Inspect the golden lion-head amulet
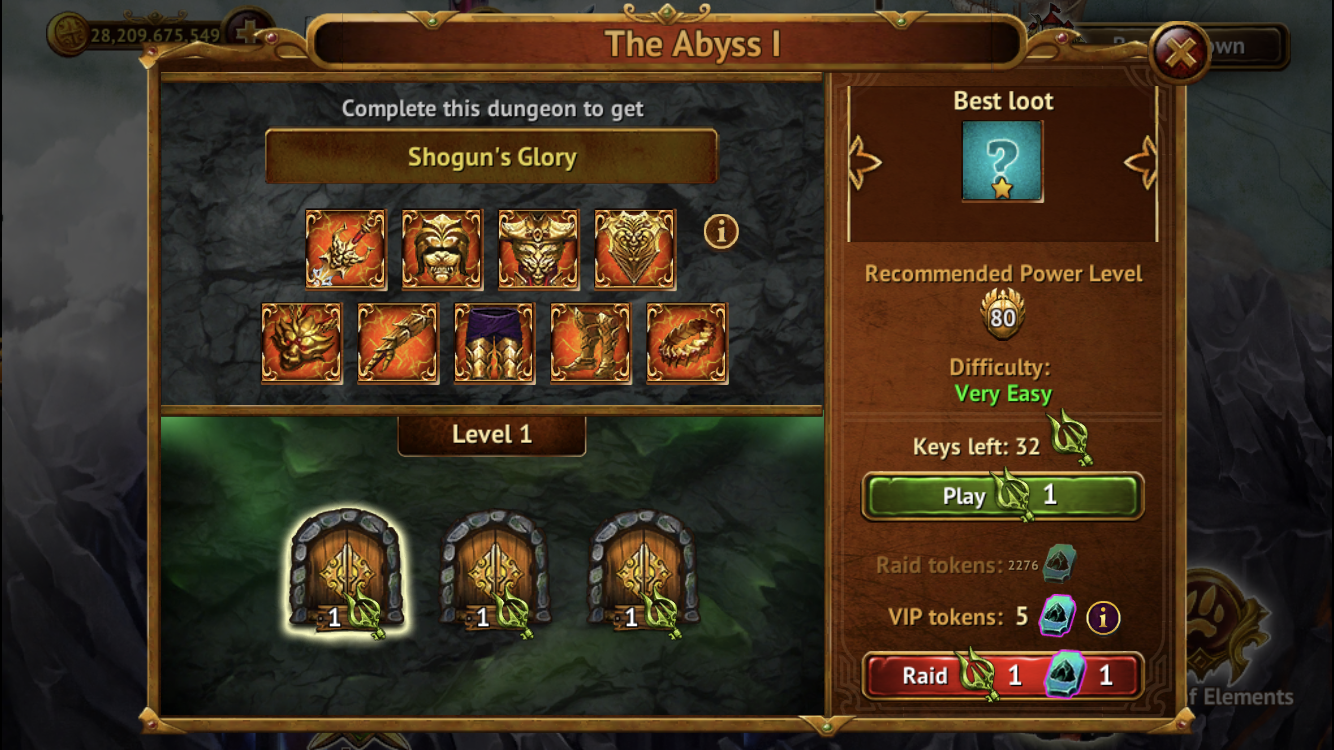 [301, 343]
